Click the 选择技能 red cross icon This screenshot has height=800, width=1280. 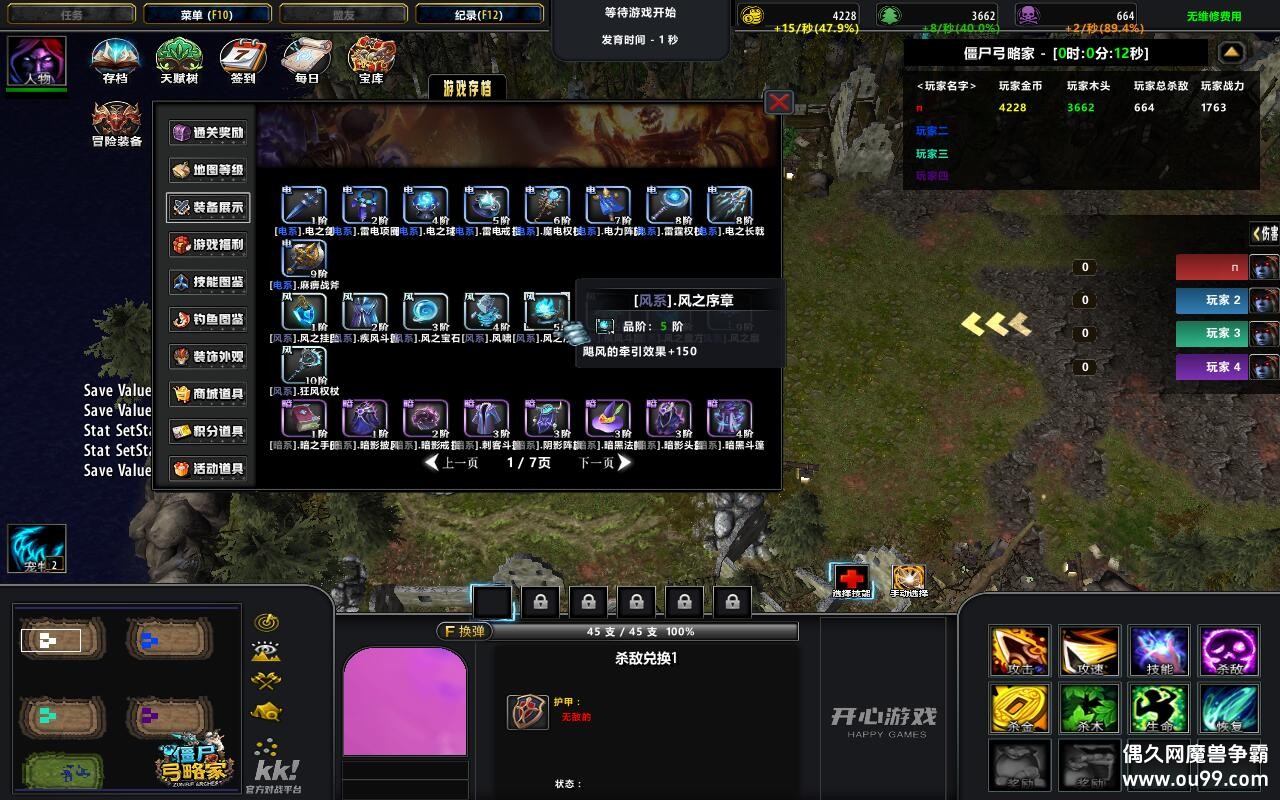pyautogui.click(x=851, y=578)
